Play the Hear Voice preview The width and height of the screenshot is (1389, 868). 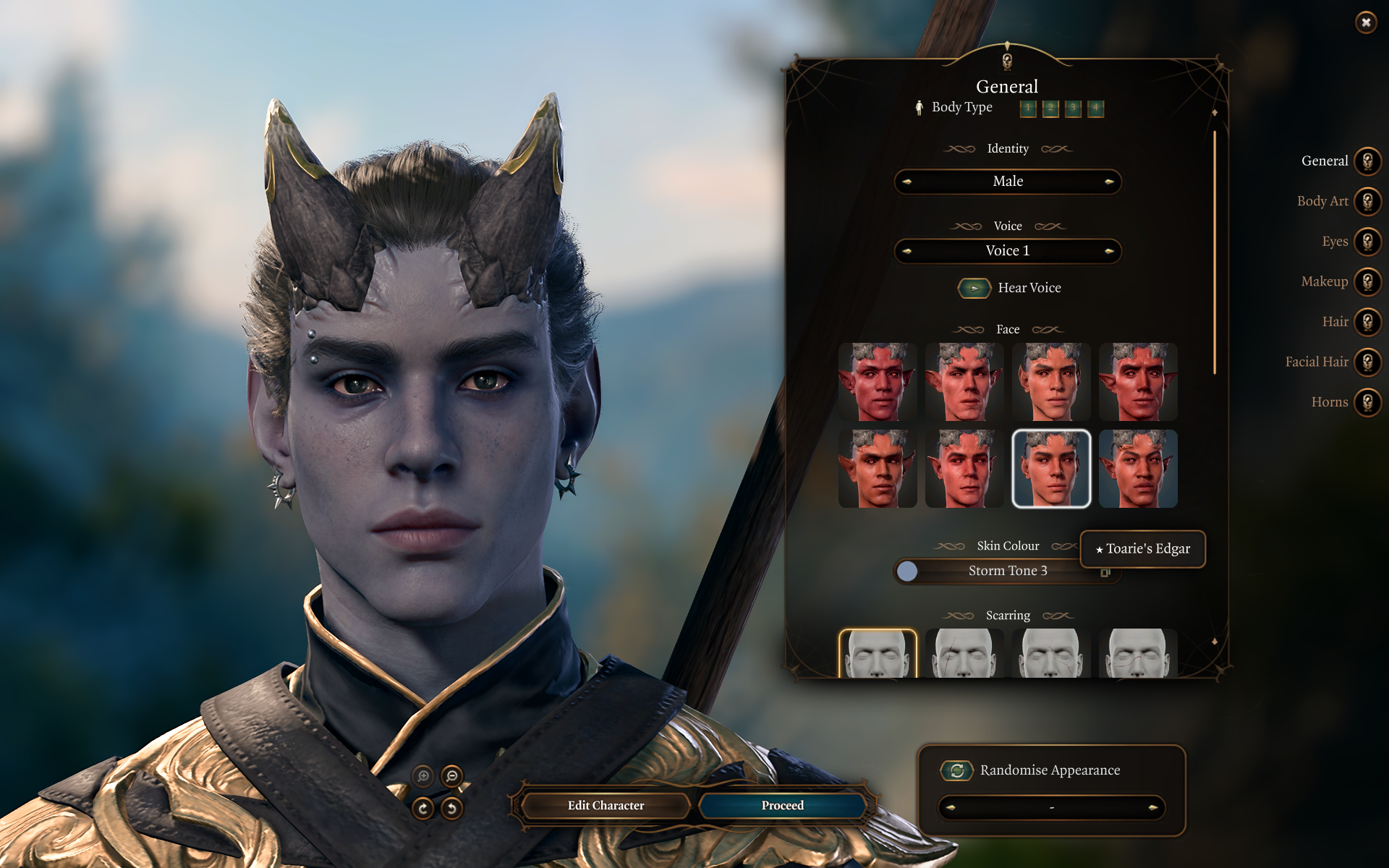[x=974, y=288]
